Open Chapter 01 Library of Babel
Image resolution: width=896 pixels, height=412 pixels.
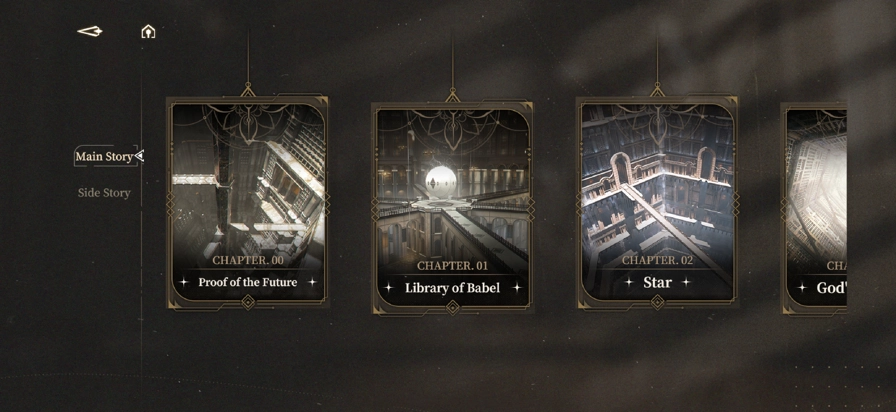tap(452, 207)
